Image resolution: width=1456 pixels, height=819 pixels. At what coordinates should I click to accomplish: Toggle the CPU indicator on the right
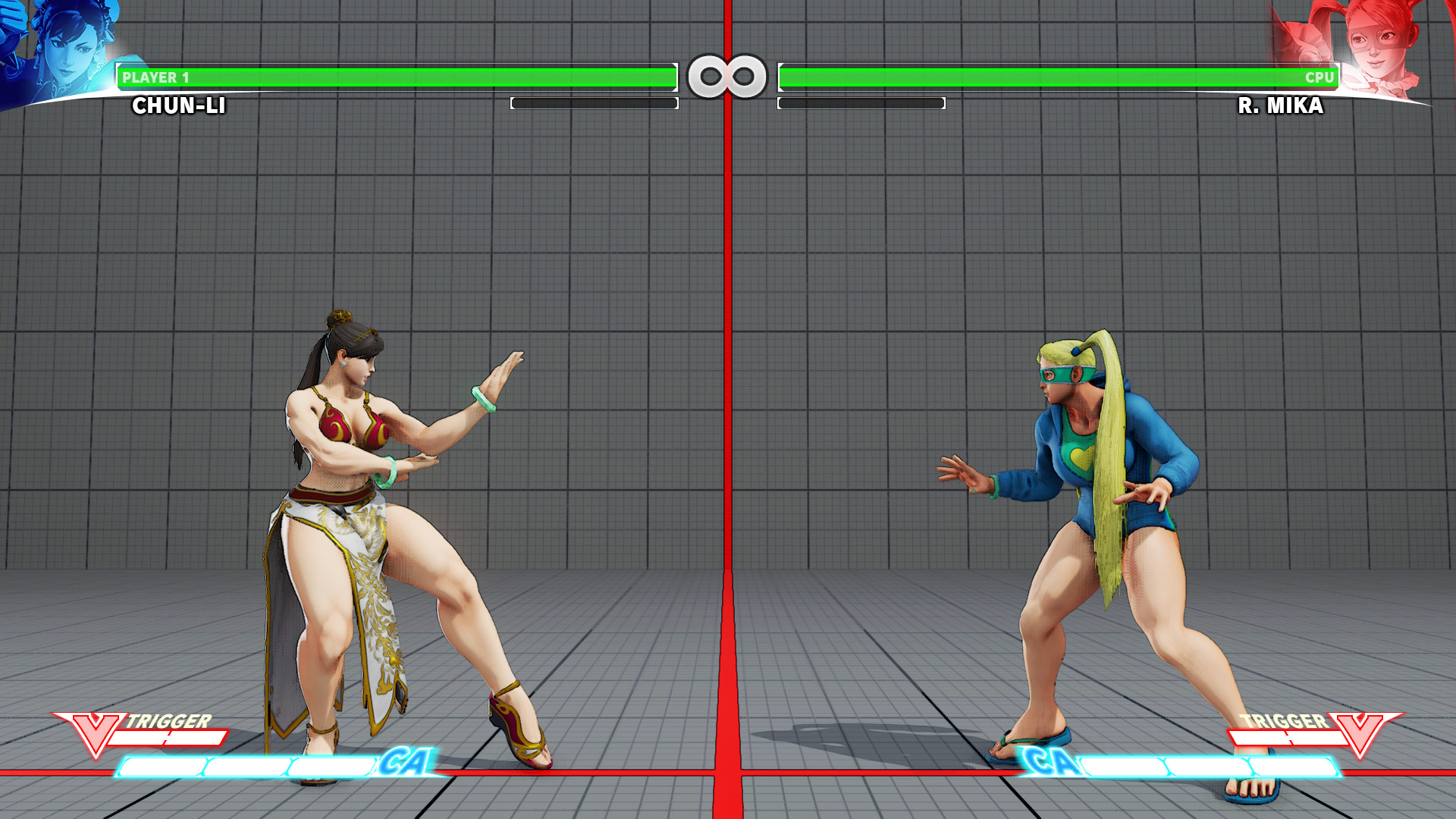pyautogui.click(x=1319, y=76)
